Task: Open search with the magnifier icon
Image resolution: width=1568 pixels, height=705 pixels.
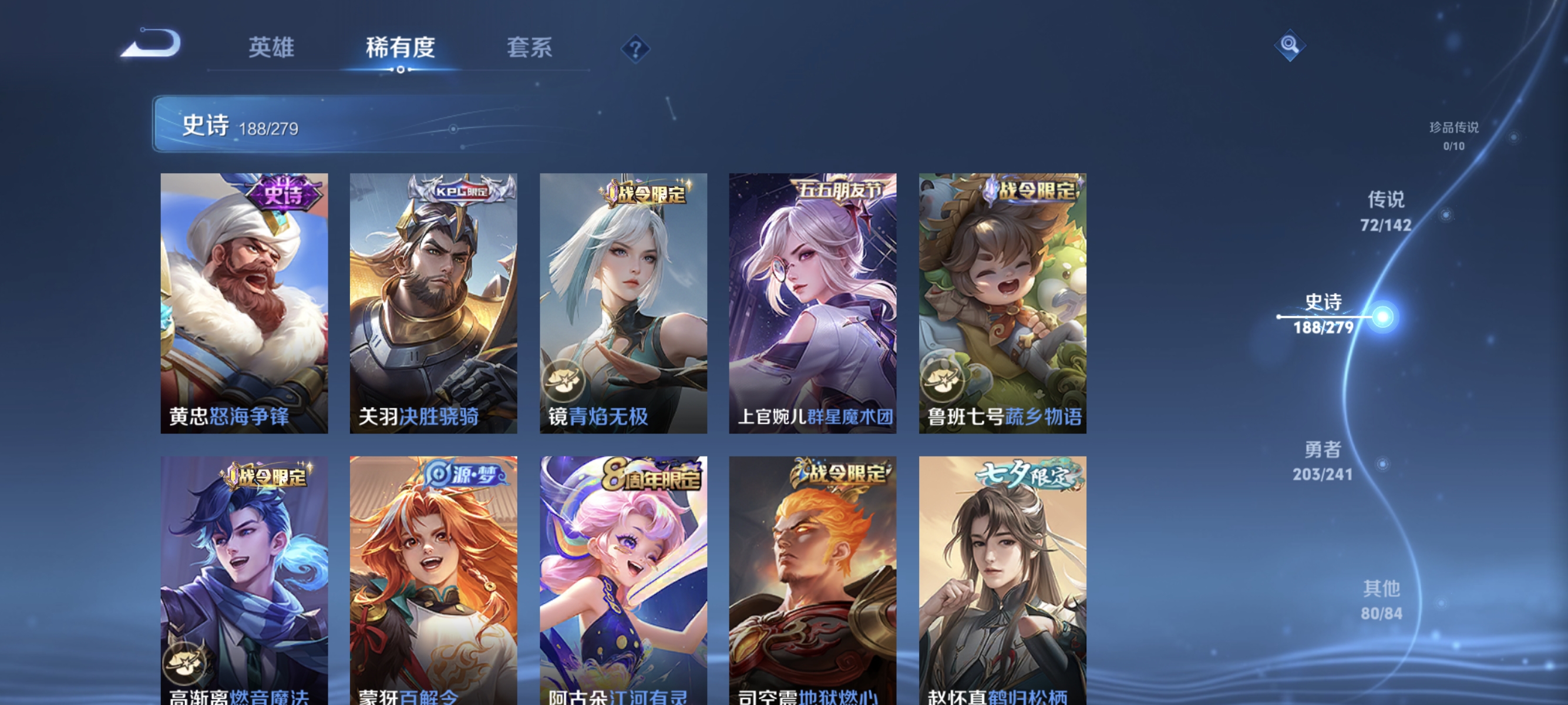Action: click(x=1290, y=46)
